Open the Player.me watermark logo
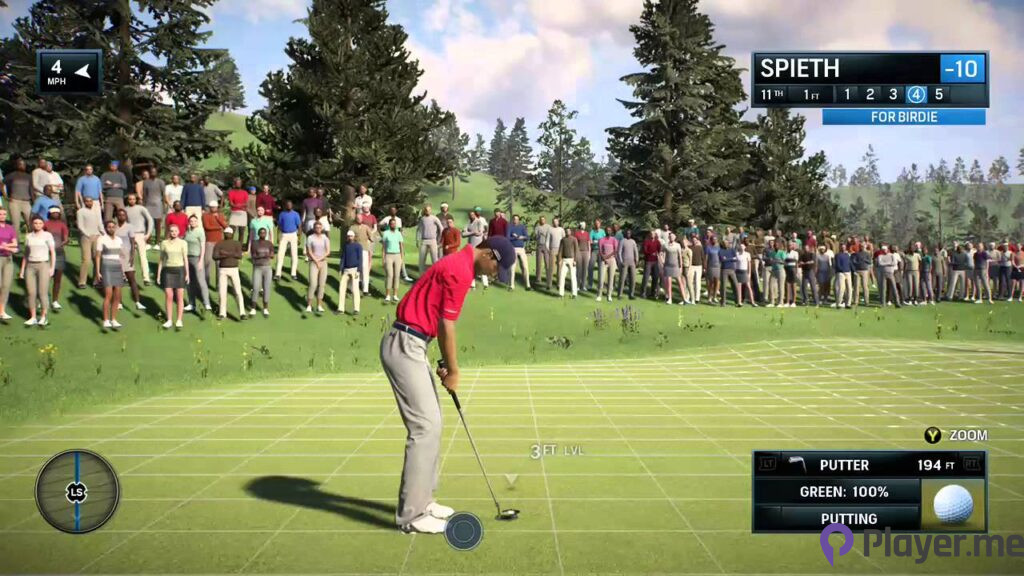Screen dimensions: 1024x576 click(920, 544)
